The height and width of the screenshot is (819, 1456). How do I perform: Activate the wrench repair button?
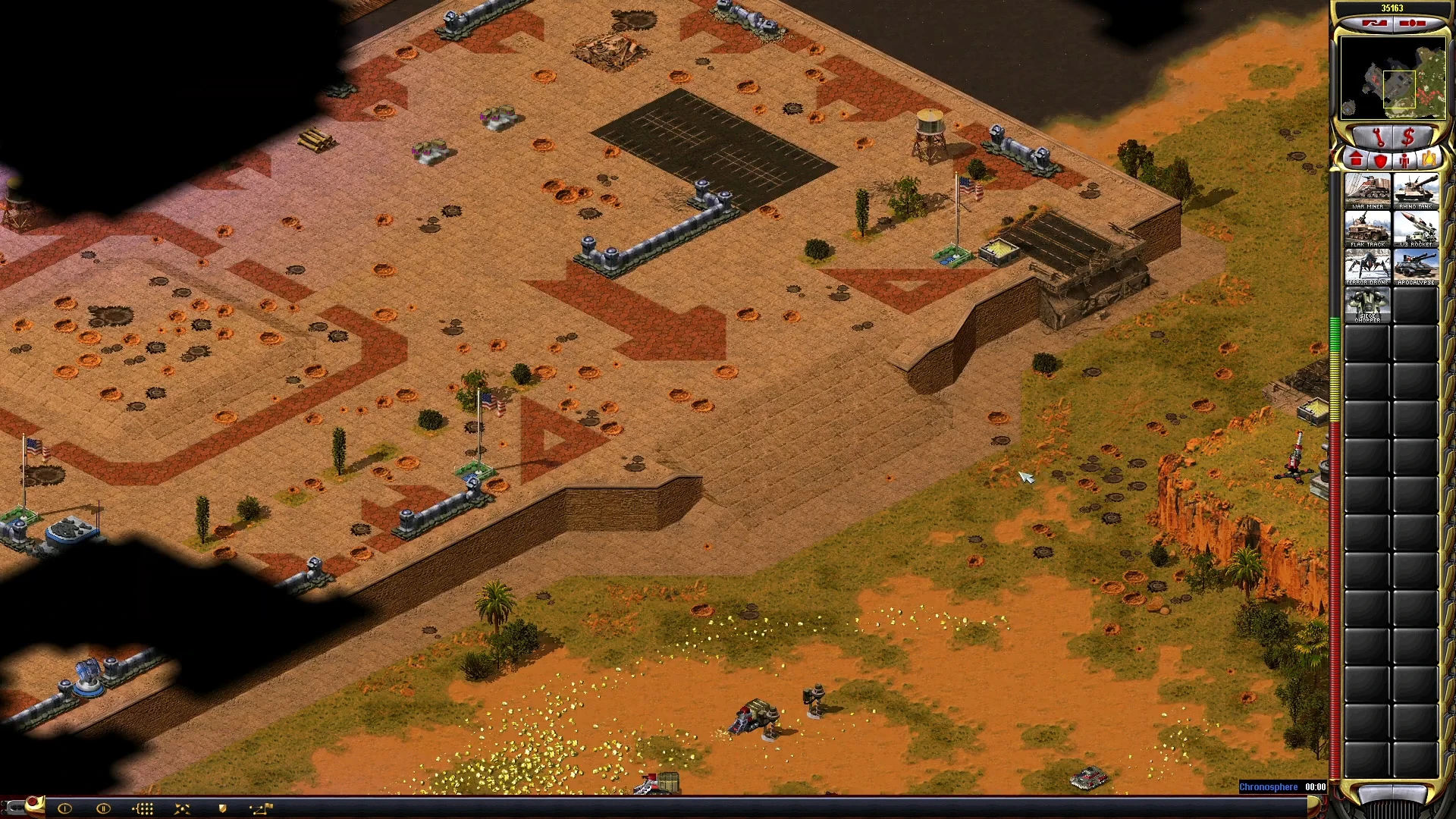pos(1378,138)
